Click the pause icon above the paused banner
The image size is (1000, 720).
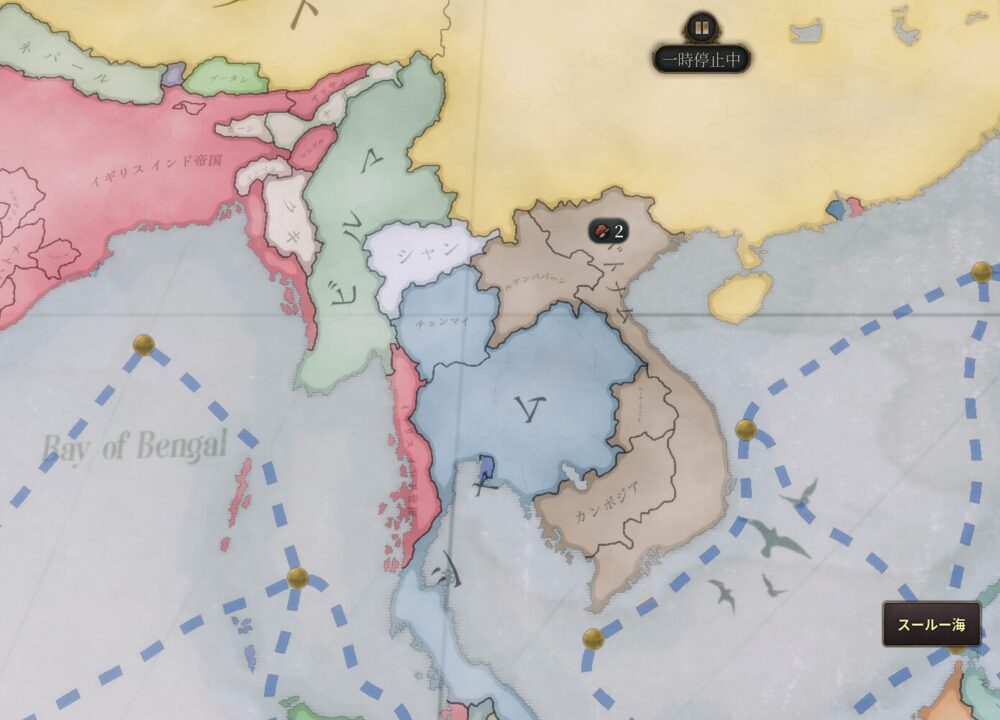pos(701,28)
